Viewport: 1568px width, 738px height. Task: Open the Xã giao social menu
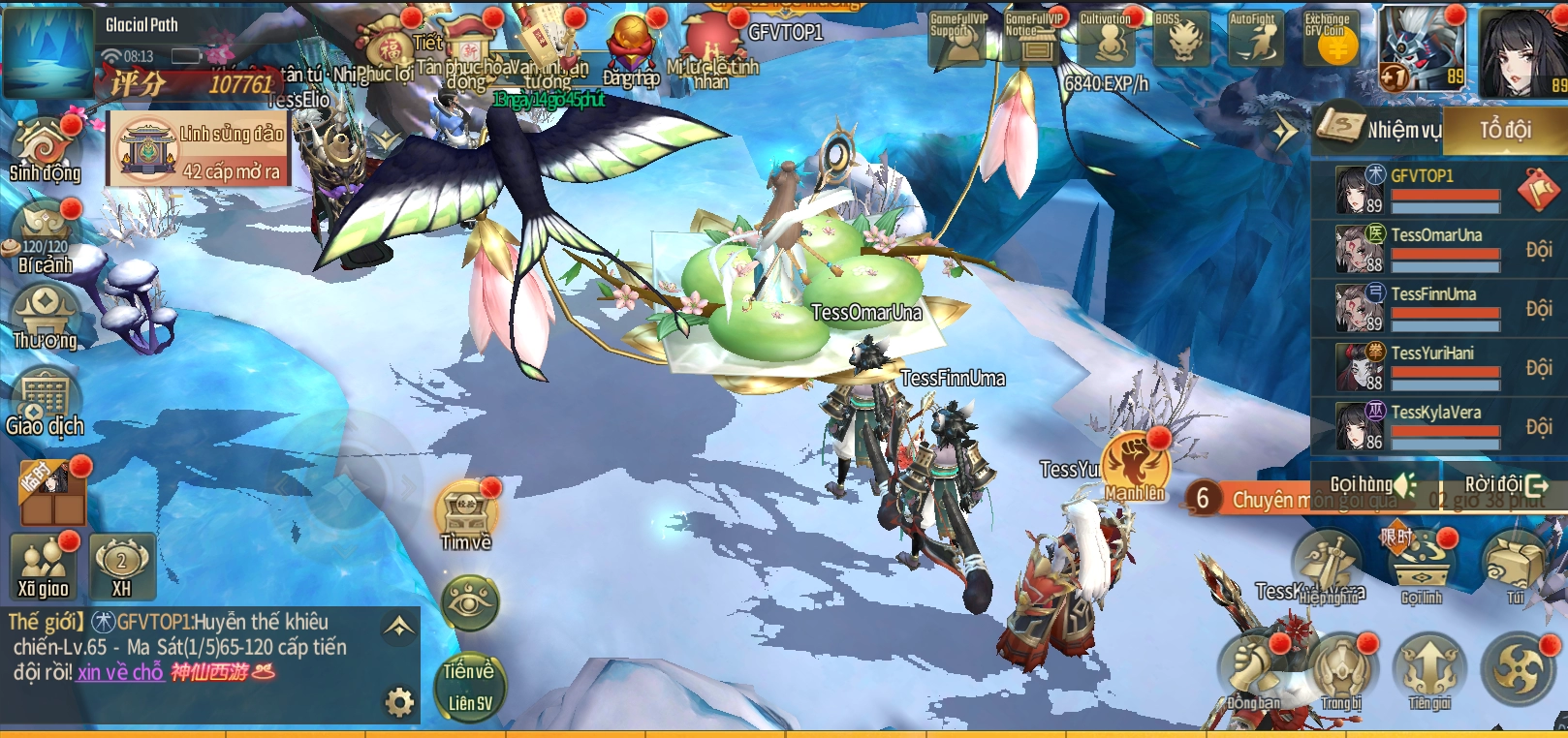pyautogui.click(x=44, y=567)
